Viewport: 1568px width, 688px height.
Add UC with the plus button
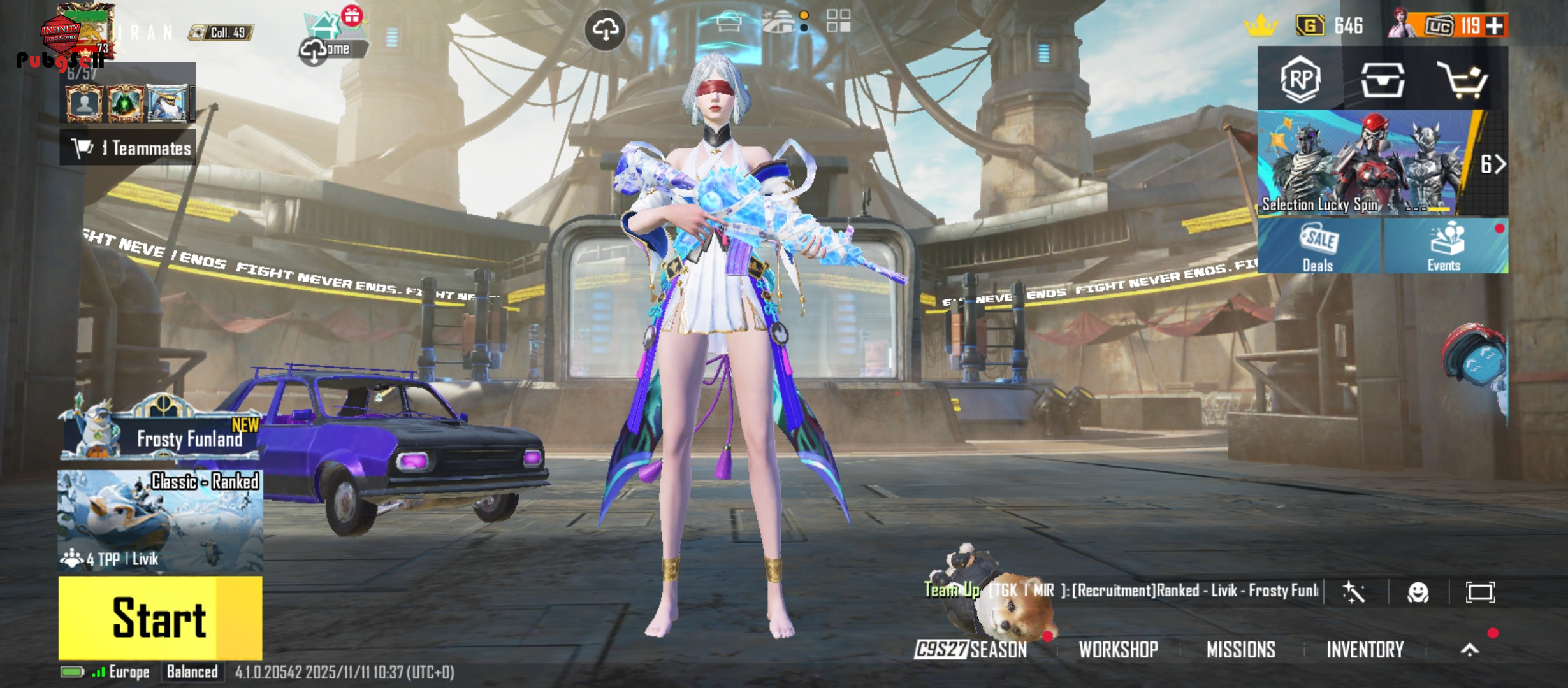click(1495, 26)
